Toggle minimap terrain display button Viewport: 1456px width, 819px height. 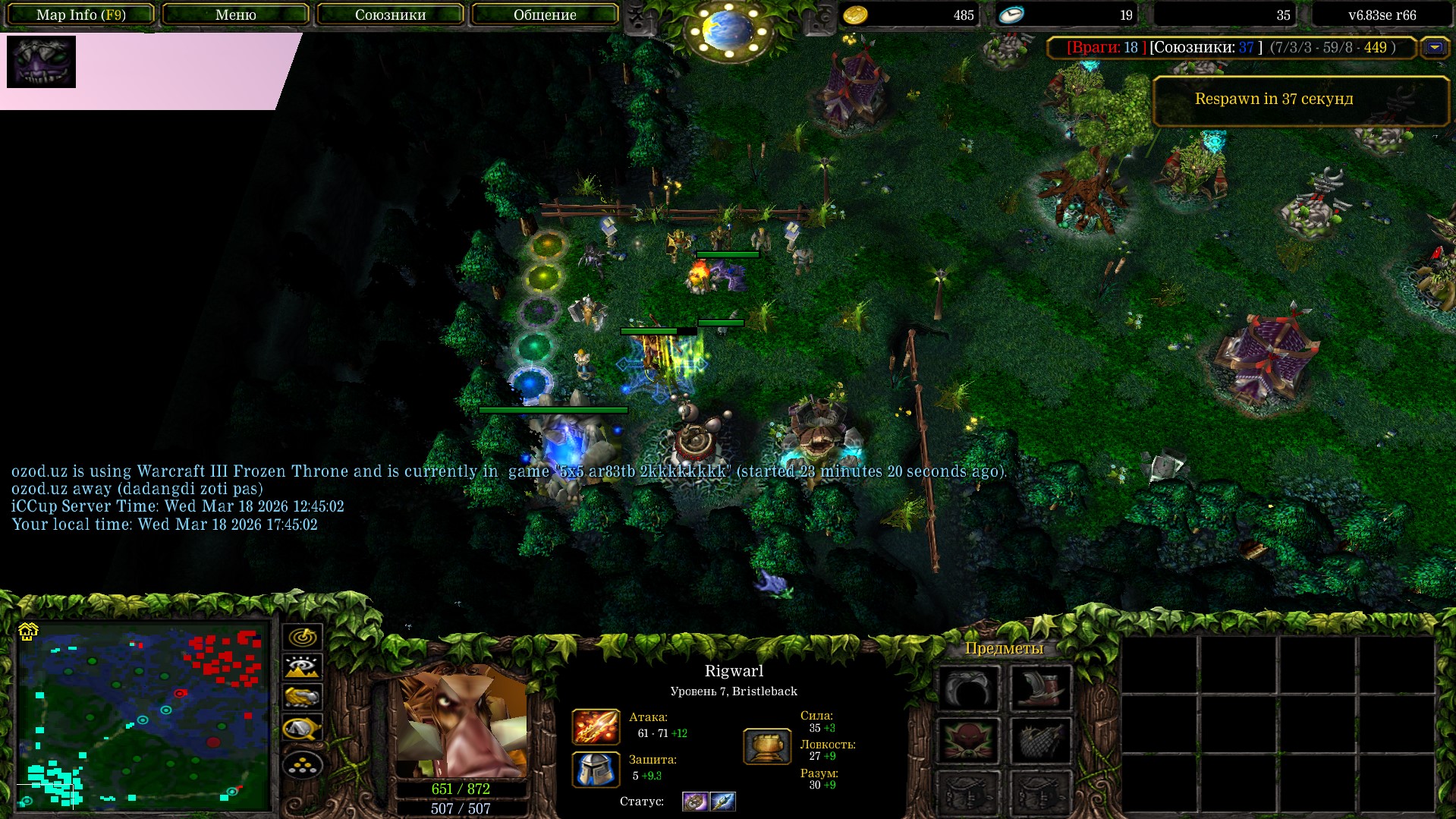[x=302, y=667]
